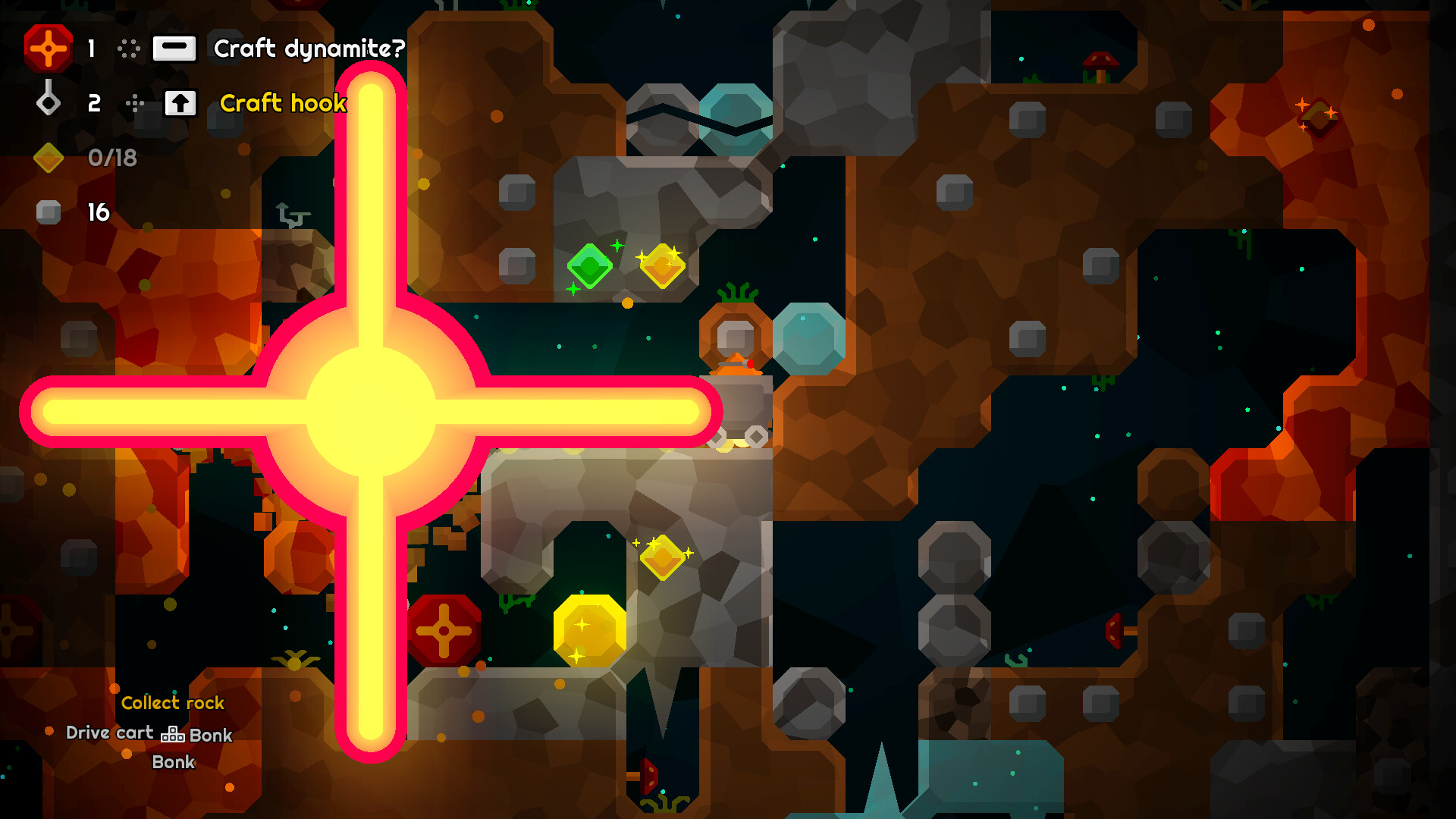Click the cart controls icon between Drive cart and Bonk

173,734
